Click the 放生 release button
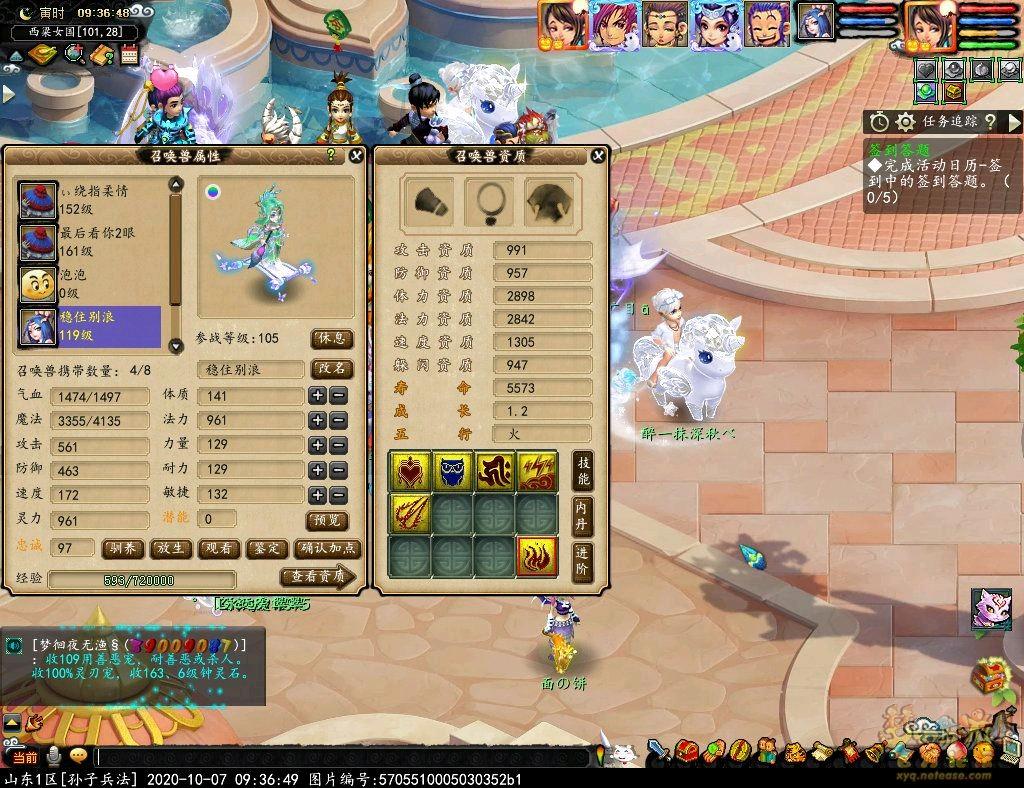 (x=170, y=548)
